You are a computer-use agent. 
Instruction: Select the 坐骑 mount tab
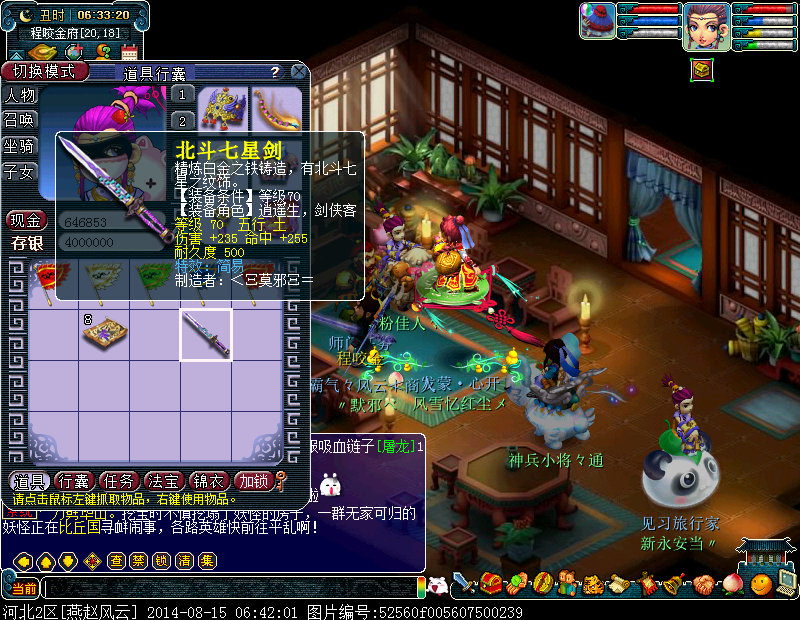[x=21, y=146]
